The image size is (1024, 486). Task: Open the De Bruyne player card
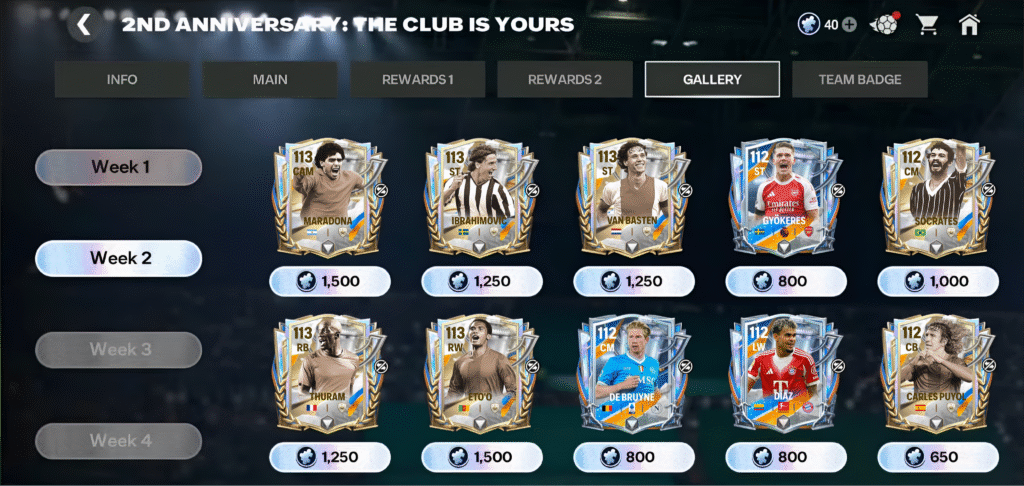634,375
